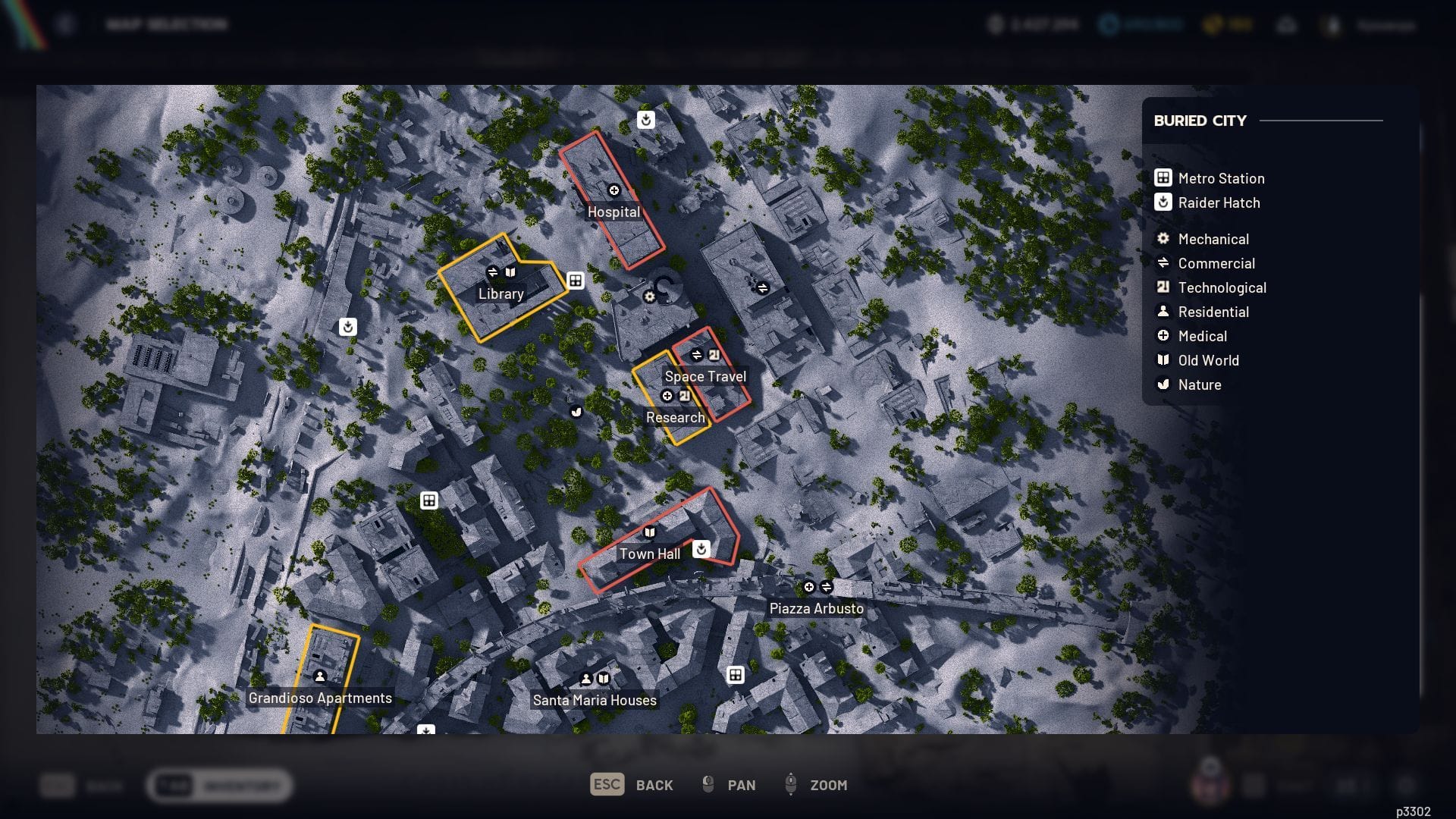
Task: Click the Santa Maria Houses label
Action: tap(595, 700)
